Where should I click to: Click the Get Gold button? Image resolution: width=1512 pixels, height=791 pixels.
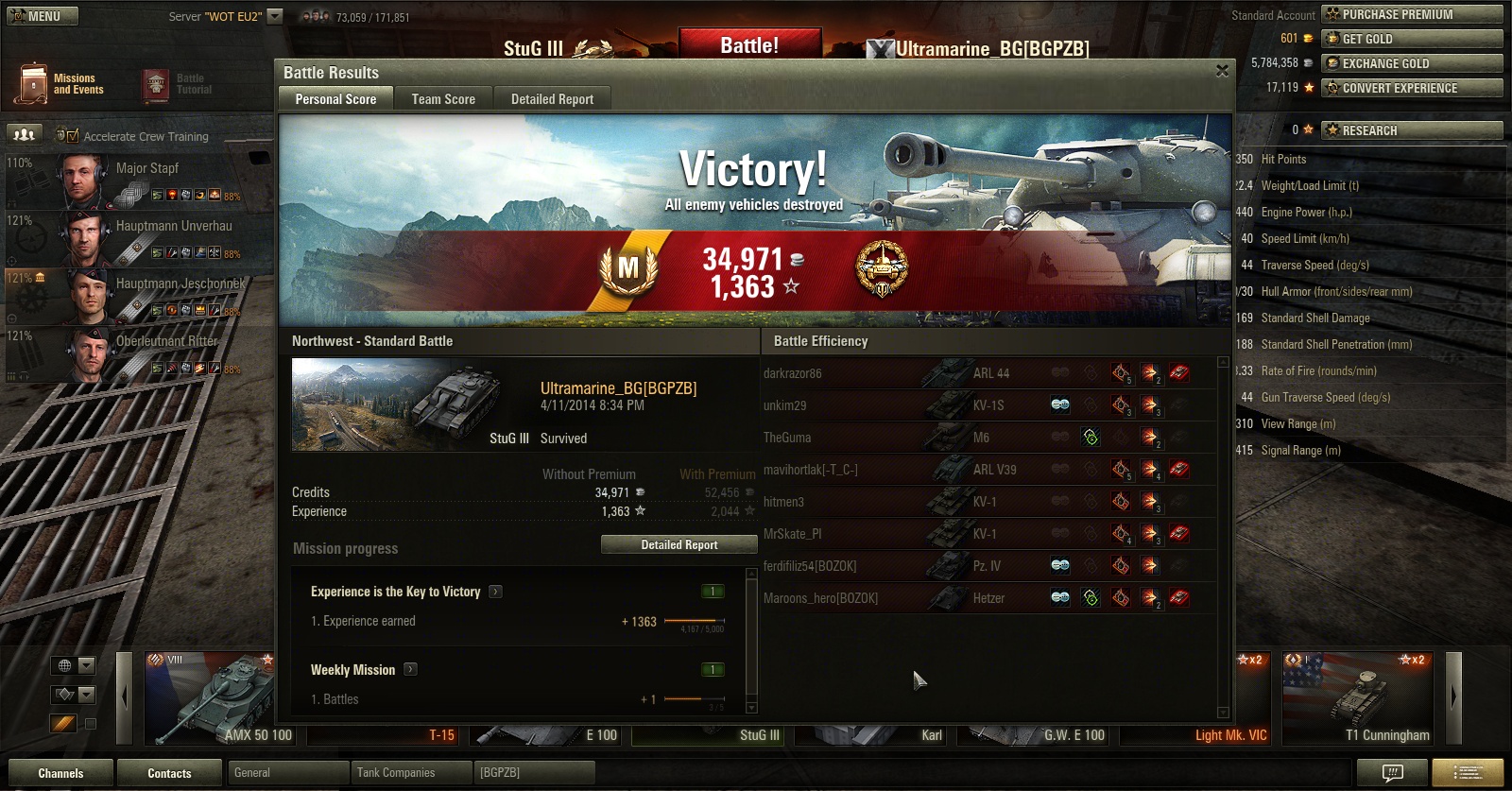click(x=1412, y=39)
